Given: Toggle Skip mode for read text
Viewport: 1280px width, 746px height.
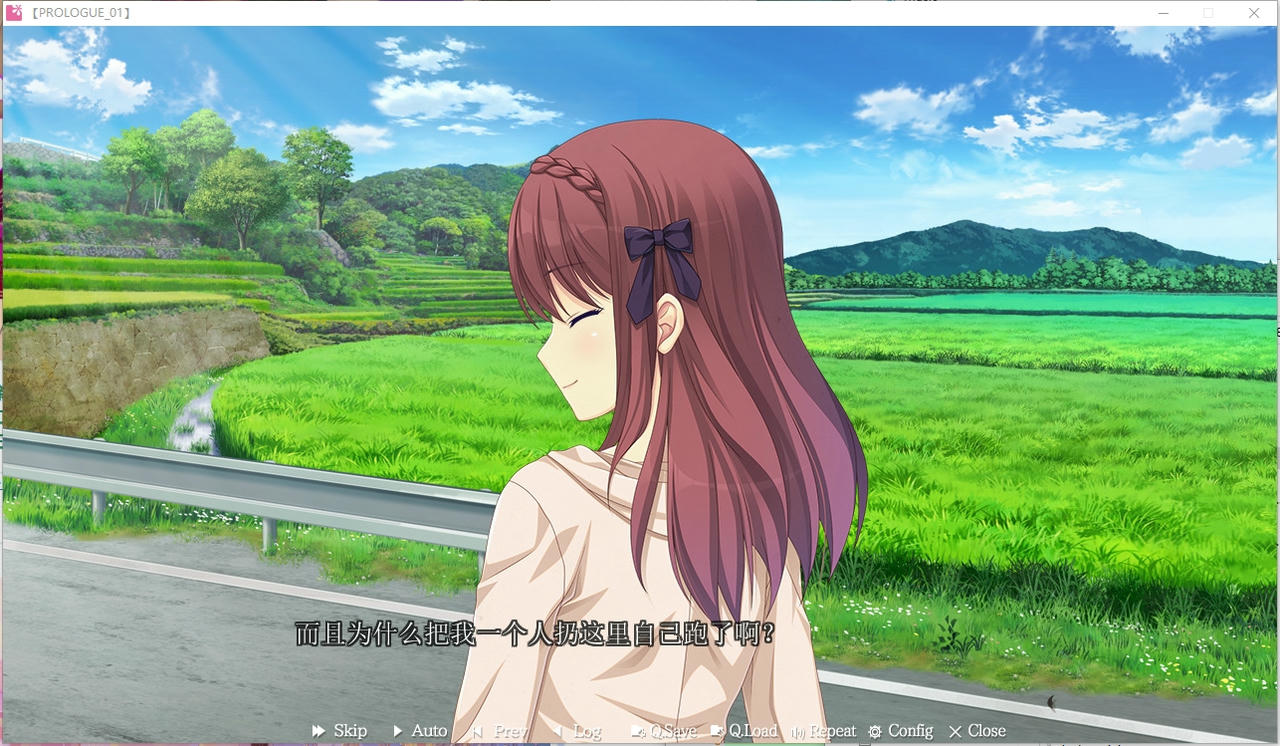Looking at the screenshot, I should point(349,731).
